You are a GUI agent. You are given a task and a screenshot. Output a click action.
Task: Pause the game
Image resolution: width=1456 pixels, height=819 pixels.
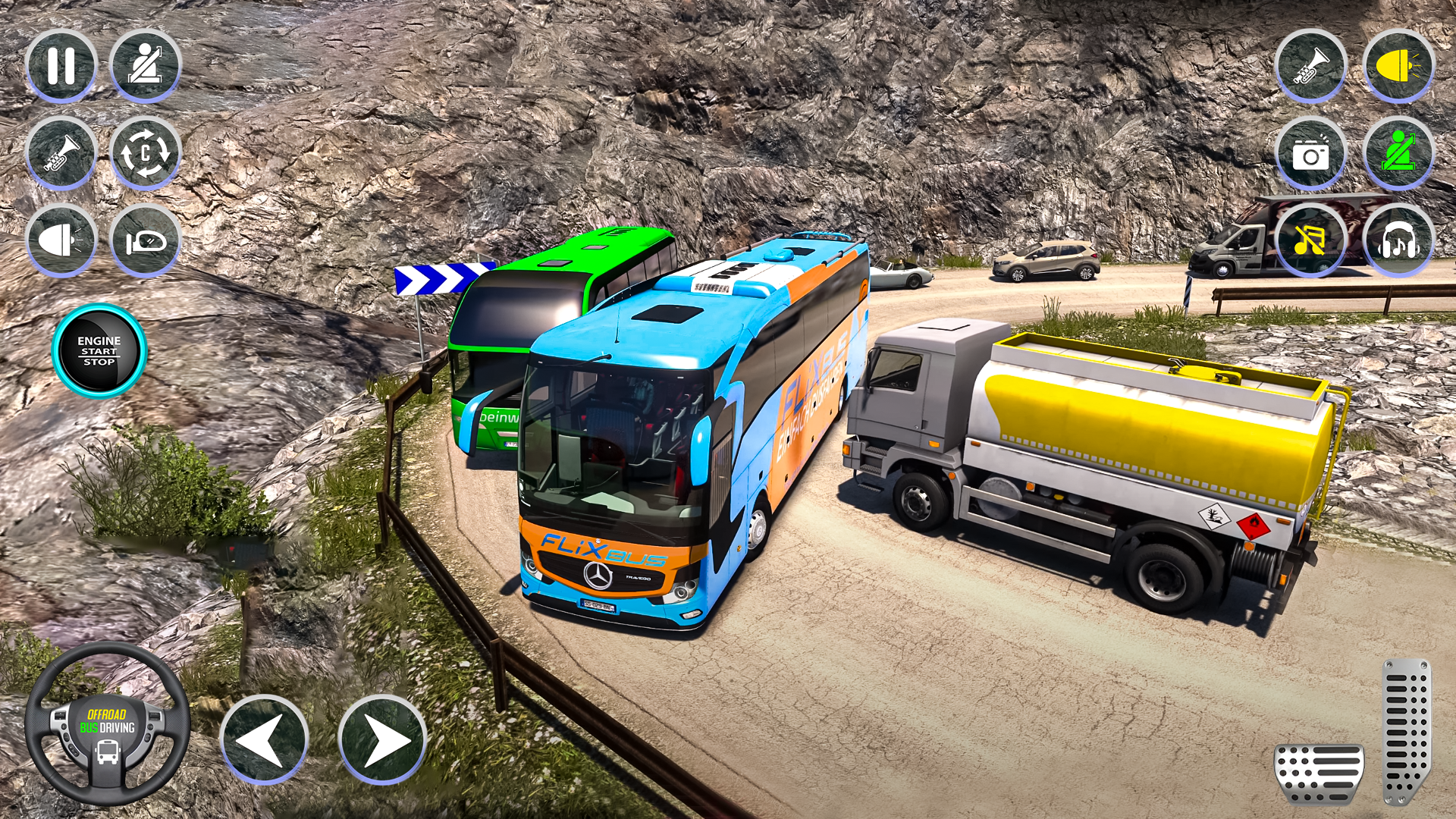click(62, 64)
